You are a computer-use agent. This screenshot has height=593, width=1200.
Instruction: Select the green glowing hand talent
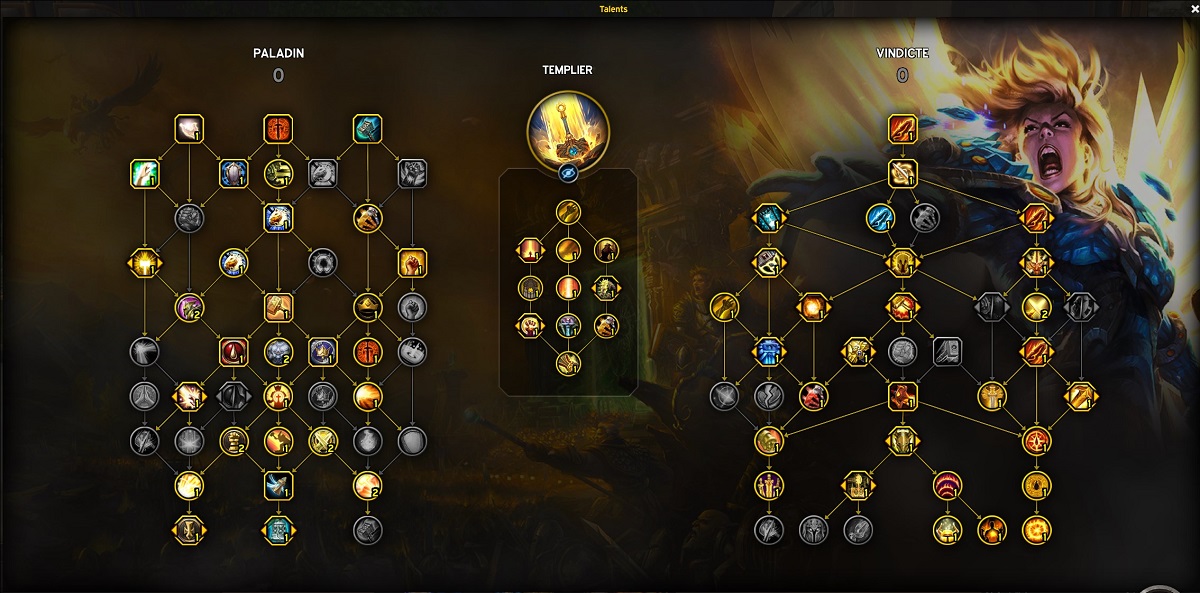coord(145,174)
